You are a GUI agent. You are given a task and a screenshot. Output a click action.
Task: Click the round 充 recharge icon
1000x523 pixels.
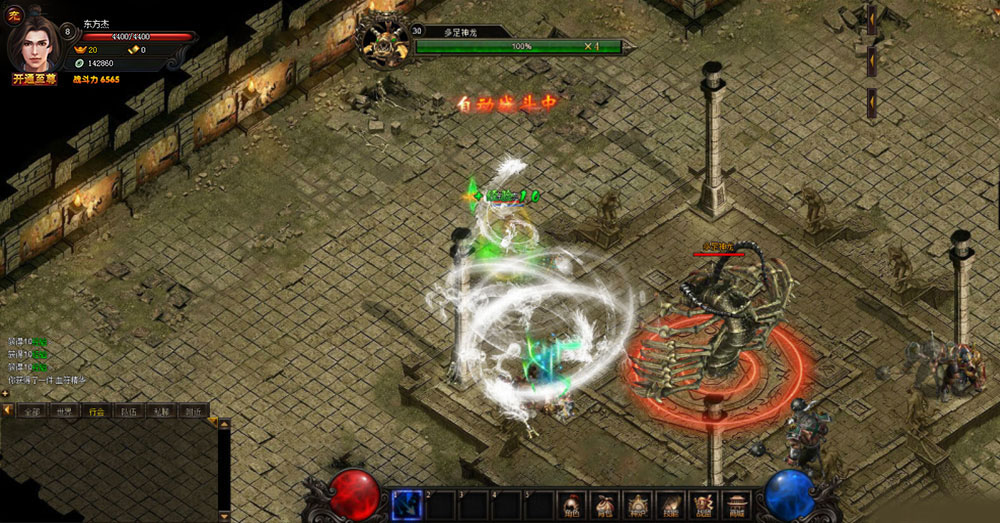pyautogui.click(x=14, y=14)
